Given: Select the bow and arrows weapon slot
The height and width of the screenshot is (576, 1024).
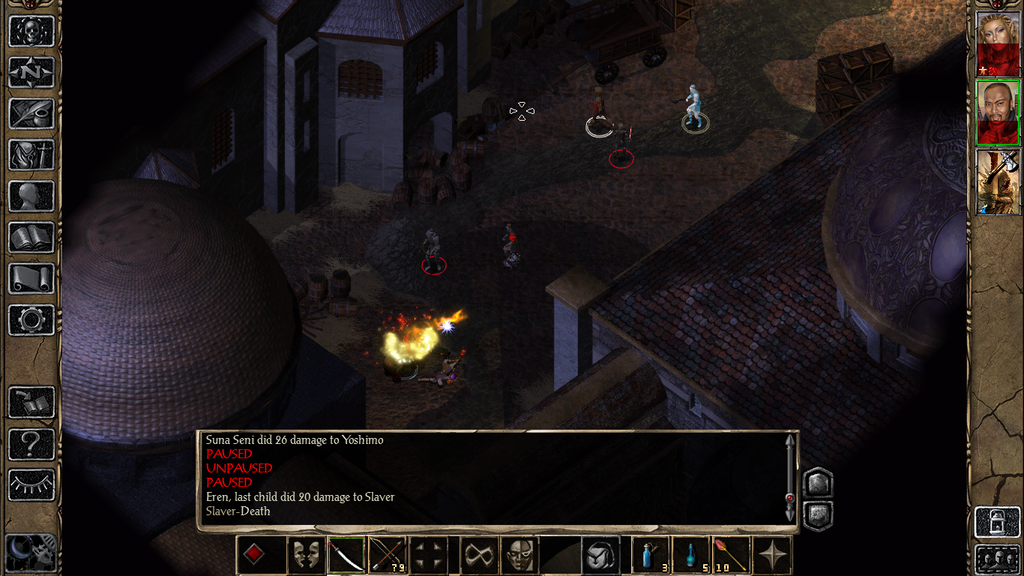Looking at the screenshot, I should (x=387, y=555).
